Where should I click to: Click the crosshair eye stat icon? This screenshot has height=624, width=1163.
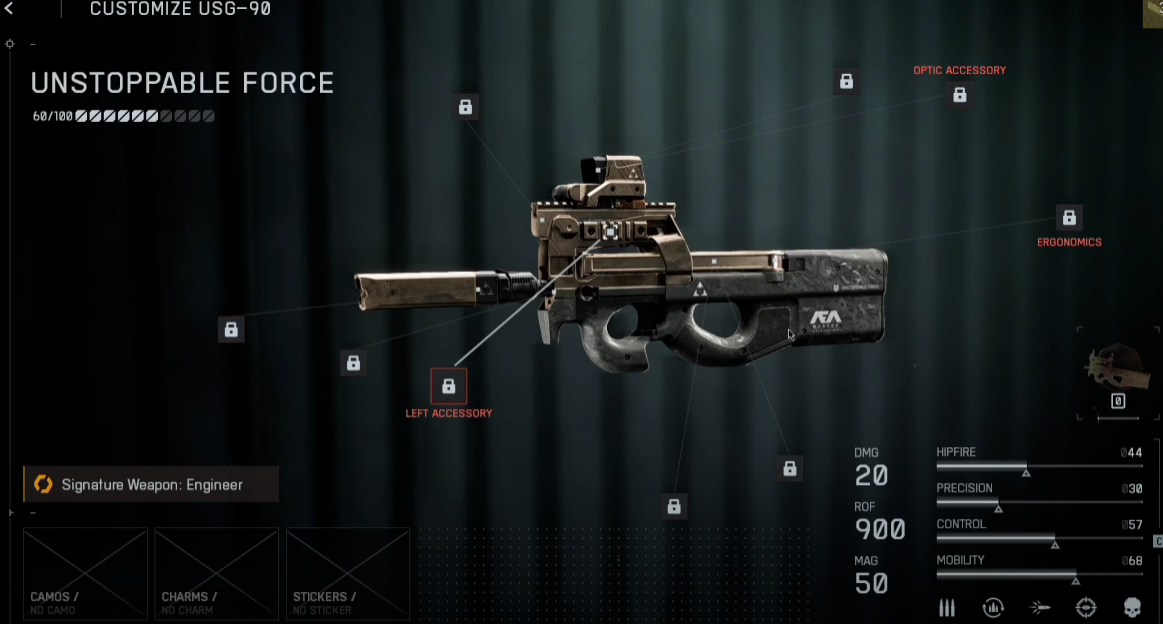1086,607
